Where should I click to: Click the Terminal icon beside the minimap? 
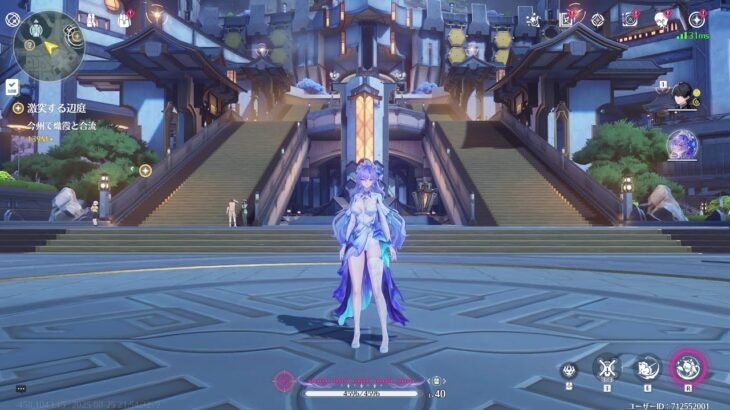point(13,18)
